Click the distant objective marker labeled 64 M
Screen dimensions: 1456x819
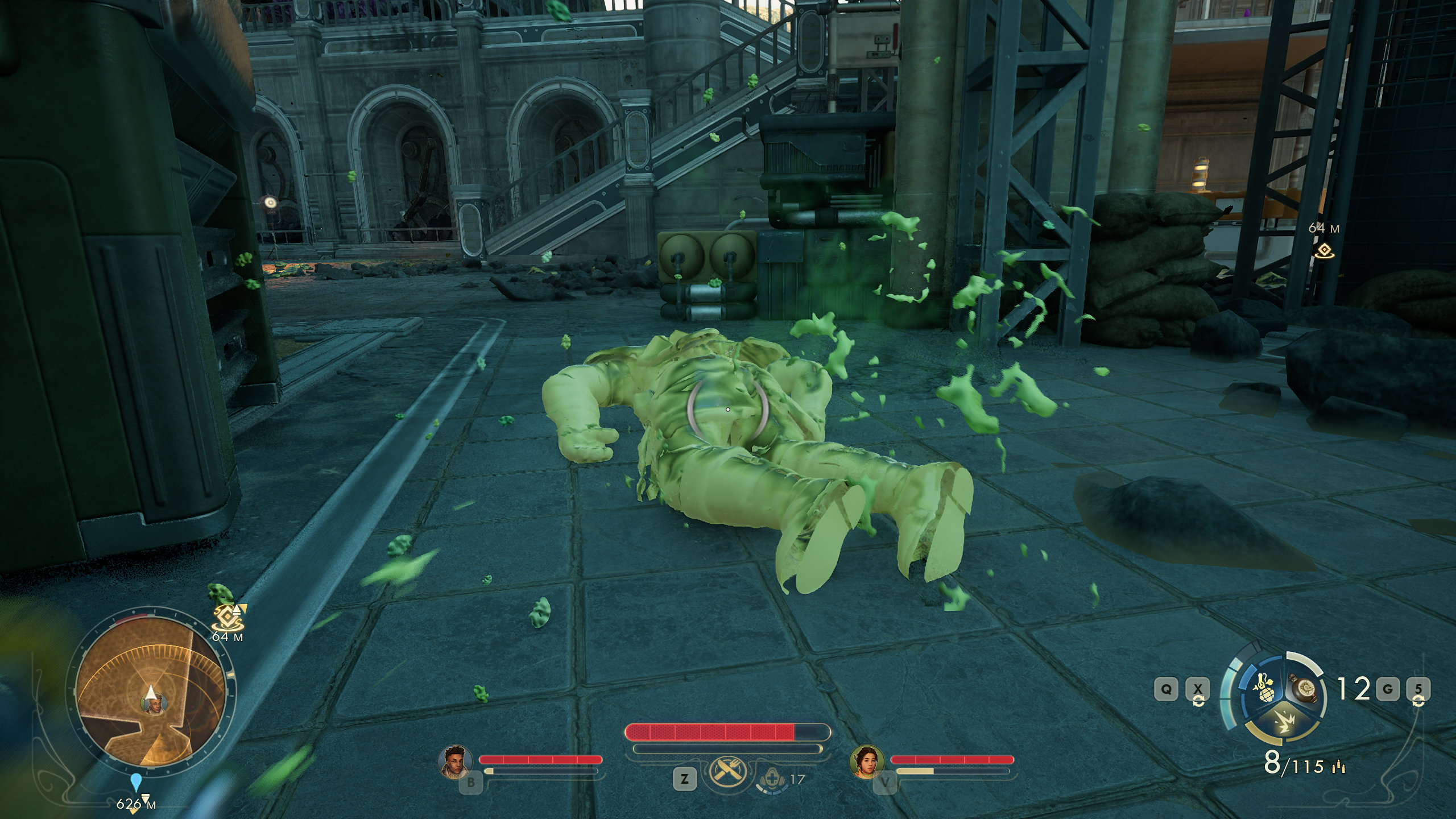[1325, 250]
